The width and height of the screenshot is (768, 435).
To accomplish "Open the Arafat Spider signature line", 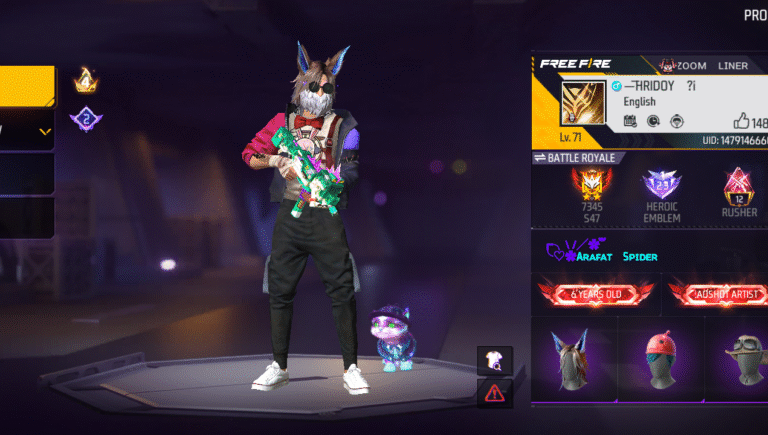I will (x=602, y=256).
